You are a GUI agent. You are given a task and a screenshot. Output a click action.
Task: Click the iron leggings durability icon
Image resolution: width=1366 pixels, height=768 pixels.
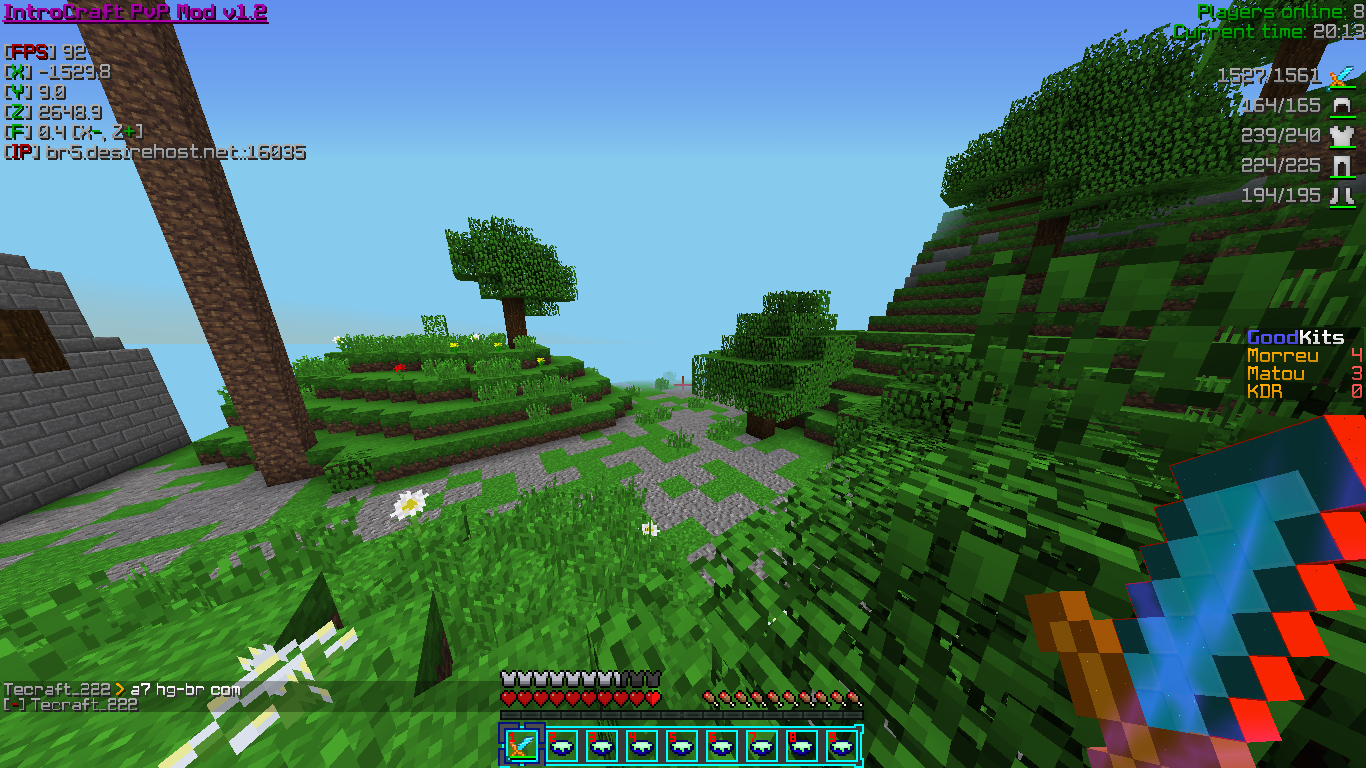click(1341, 166)
